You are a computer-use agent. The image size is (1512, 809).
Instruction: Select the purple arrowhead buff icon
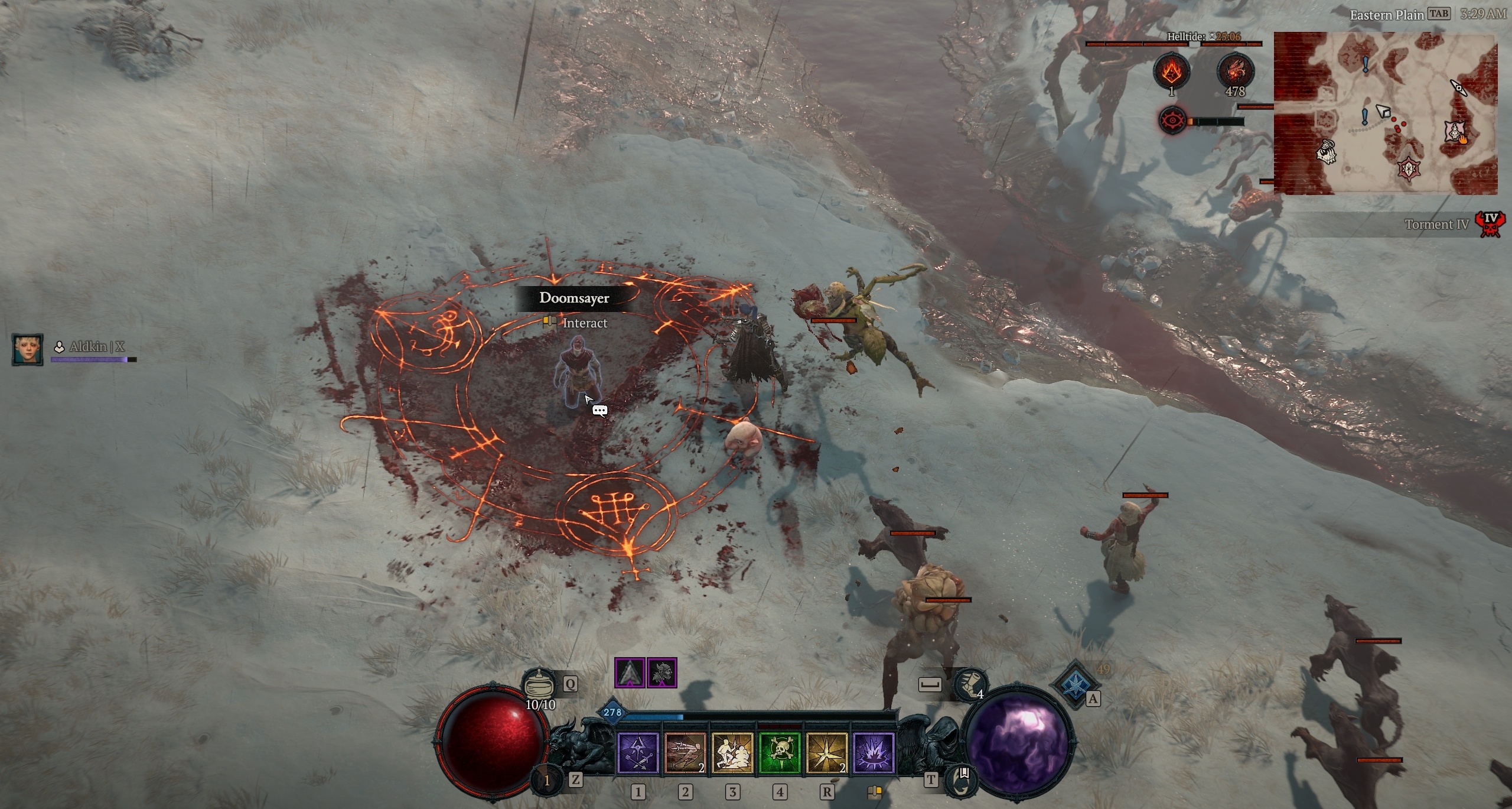tap(630, 672)
